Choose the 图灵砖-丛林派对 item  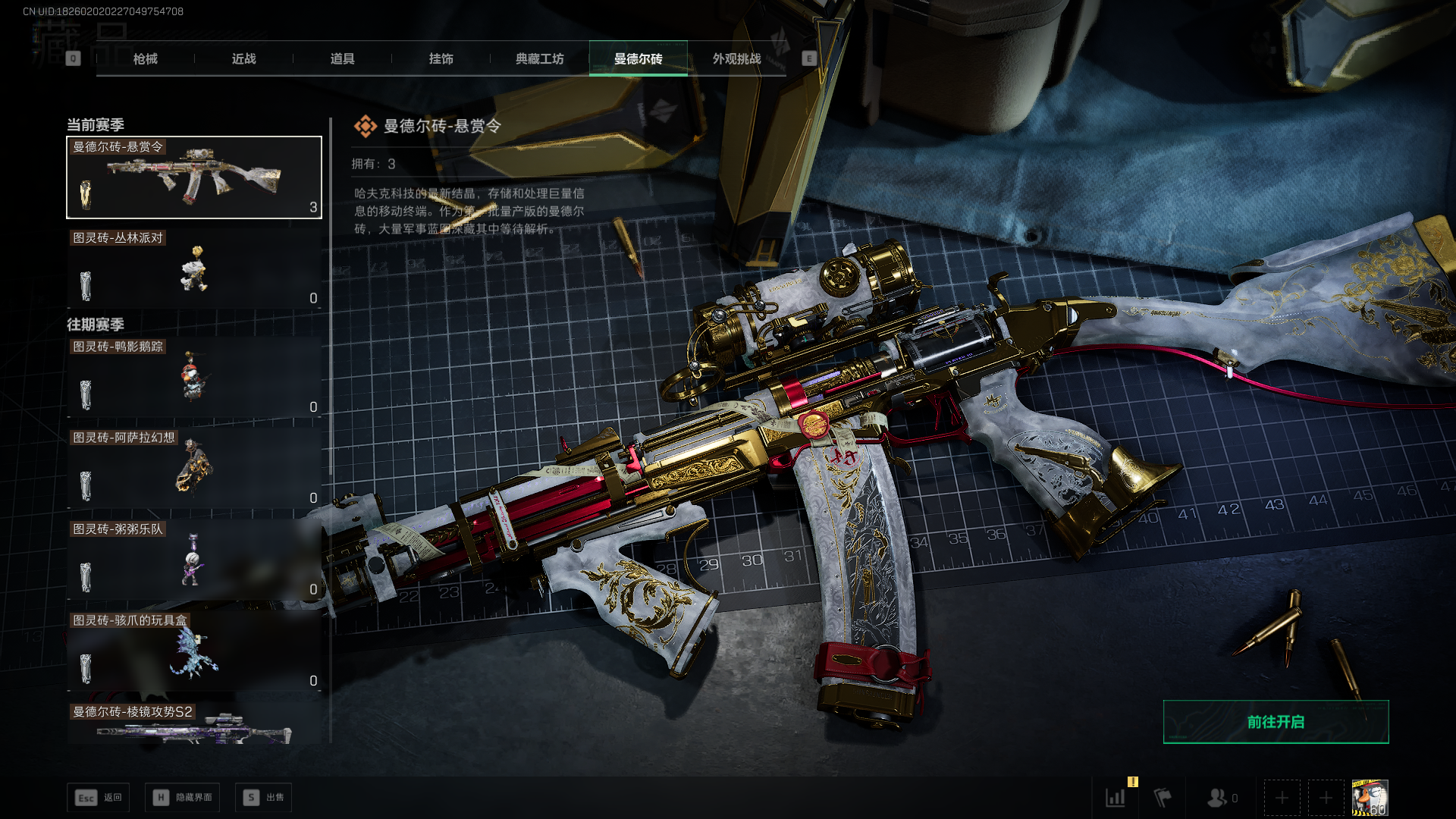click(x=194, y=269)
